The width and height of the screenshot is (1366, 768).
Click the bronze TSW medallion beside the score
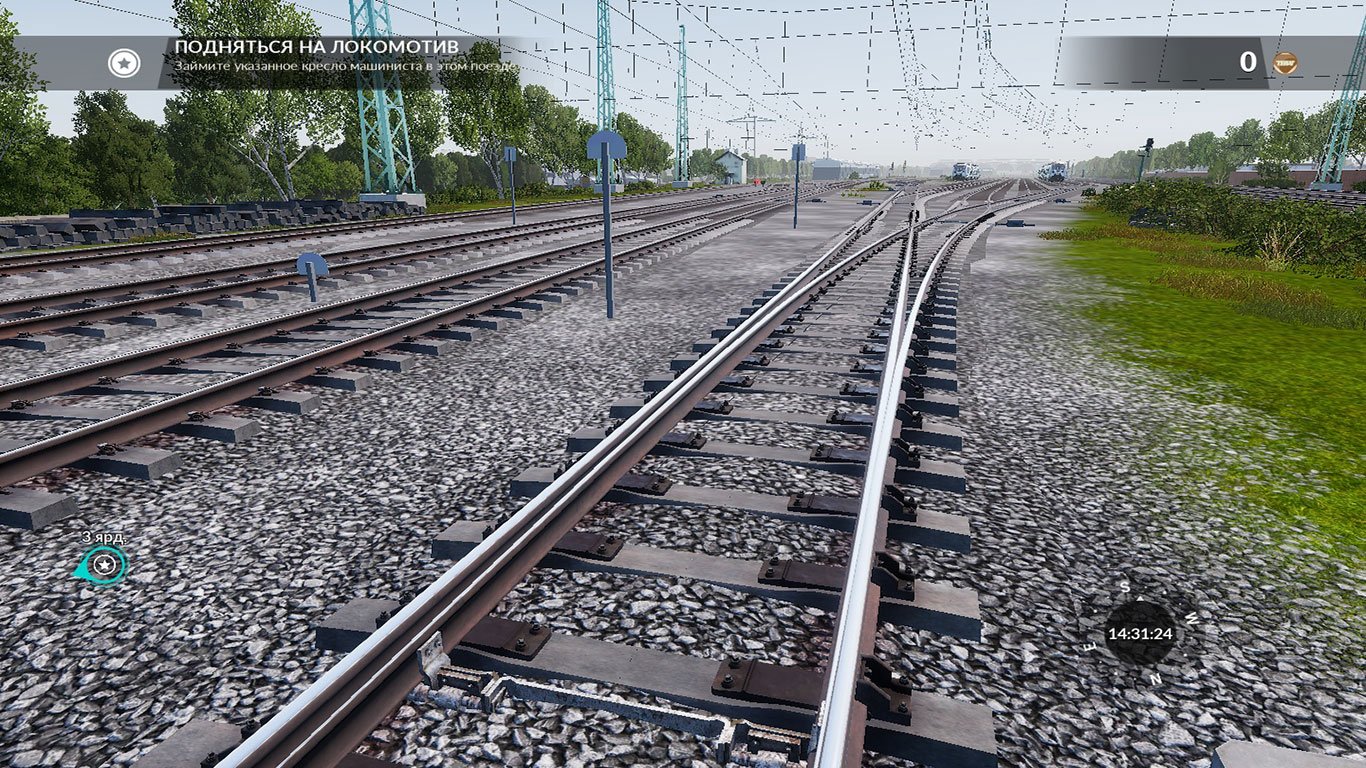tap(1285, 62)
